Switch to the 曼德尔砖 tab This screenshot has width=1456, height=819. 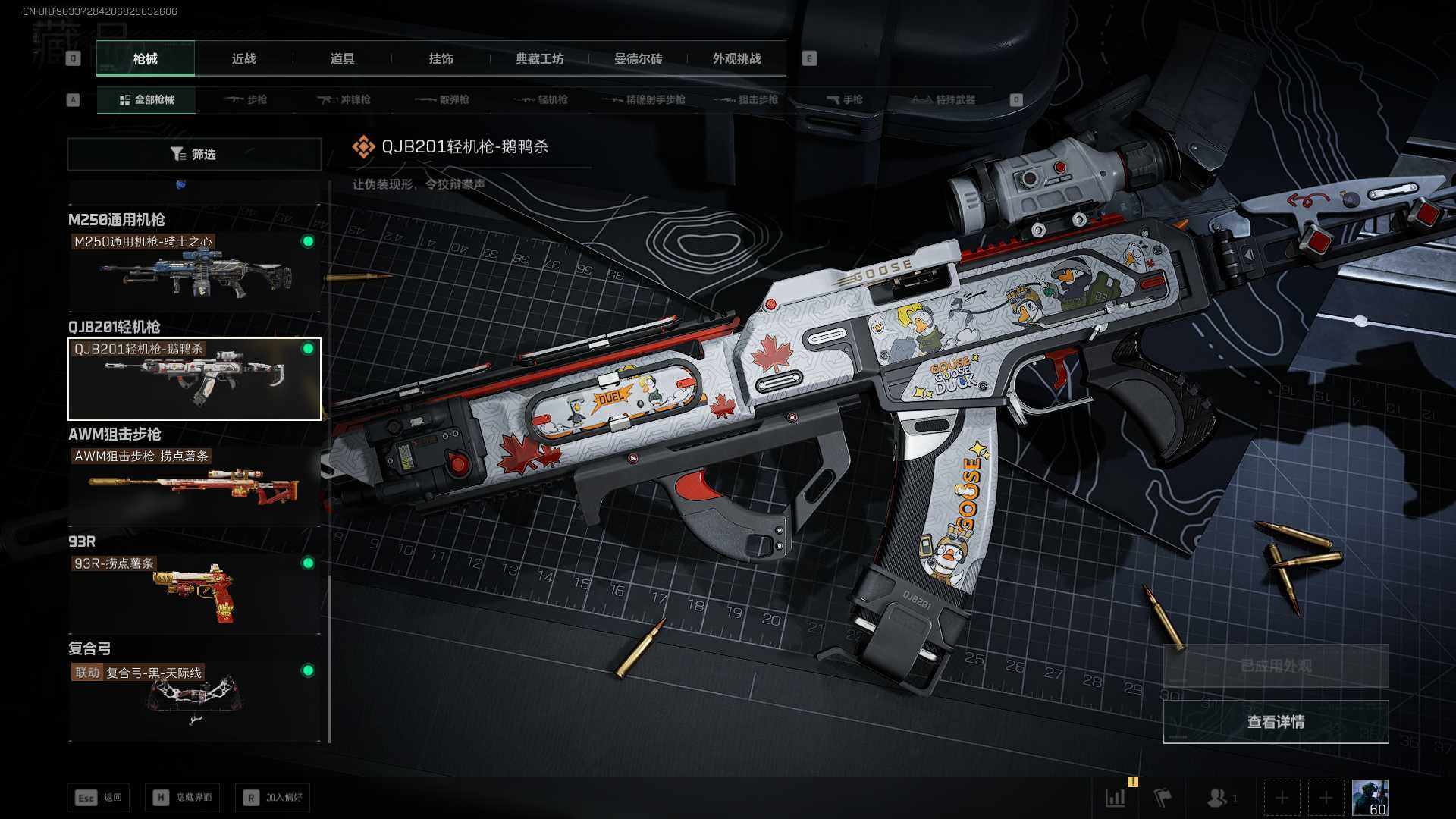pyautogui.click(x=638, y=59)
